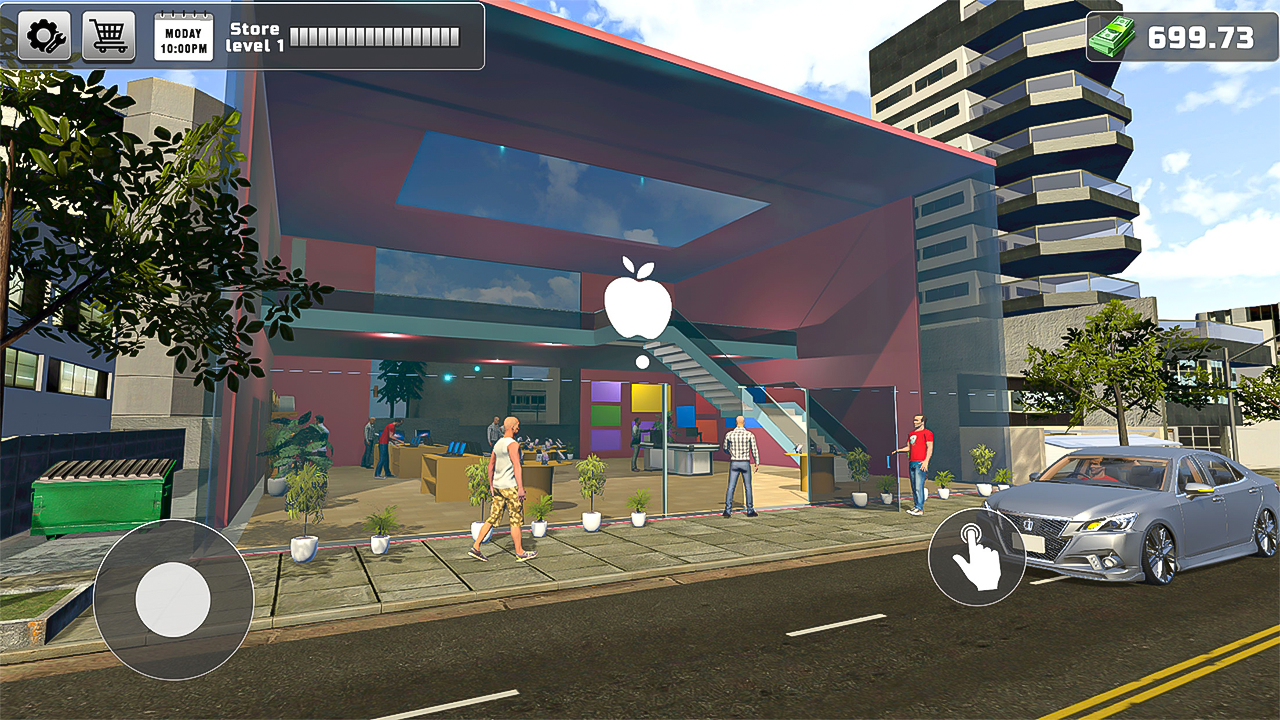The width and height of the screenshot is (1280, 720).
Task: Select the customer in the white tank top
Action: [x=508, y=470]
